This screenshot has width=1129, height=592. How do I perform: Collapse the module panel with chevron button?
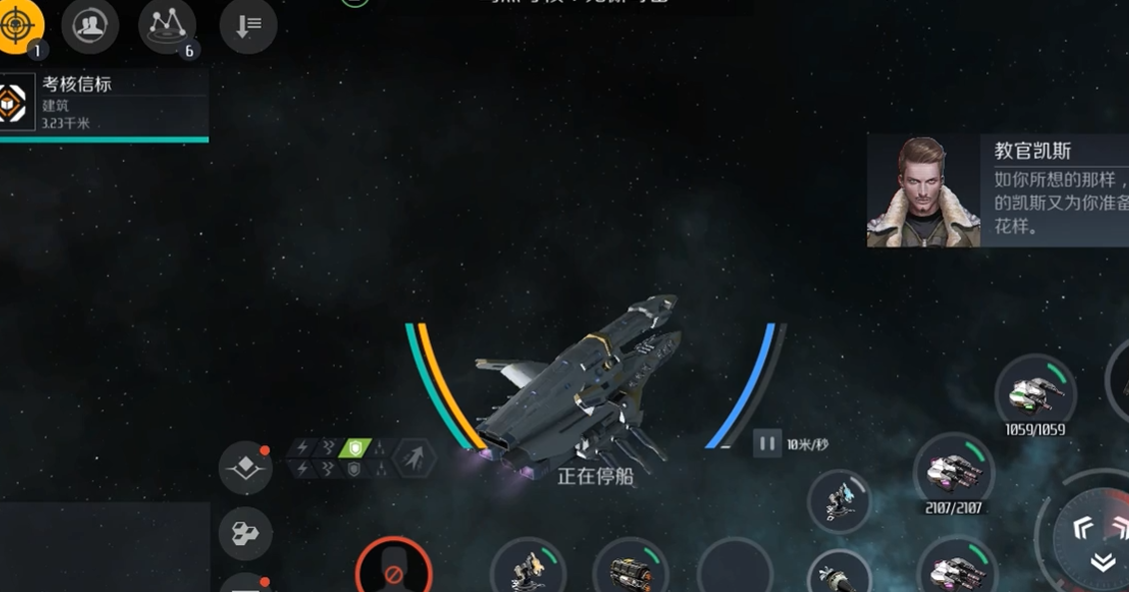tap(1103, 562)
